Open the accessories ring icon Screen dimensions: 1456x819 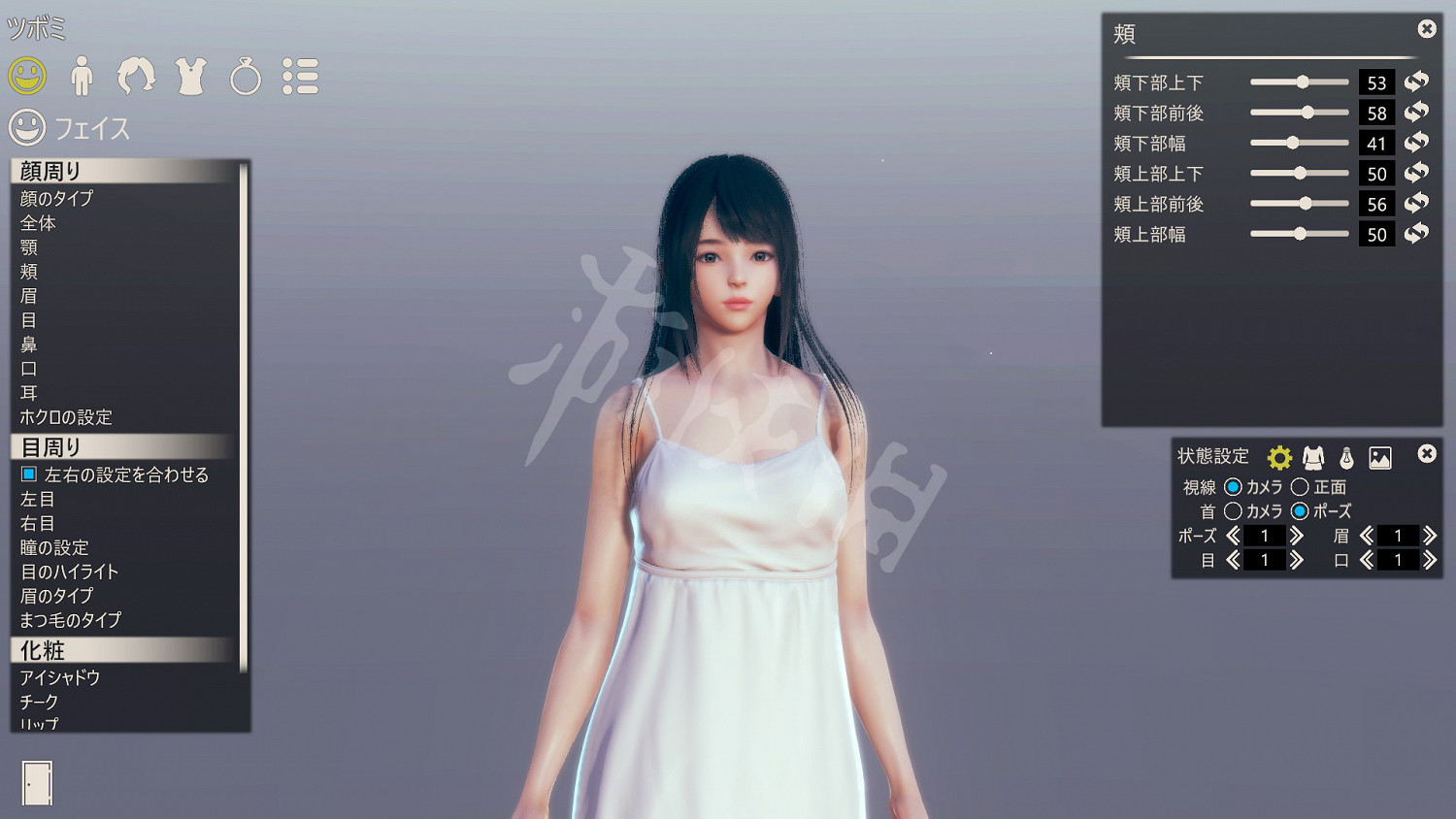246,77
